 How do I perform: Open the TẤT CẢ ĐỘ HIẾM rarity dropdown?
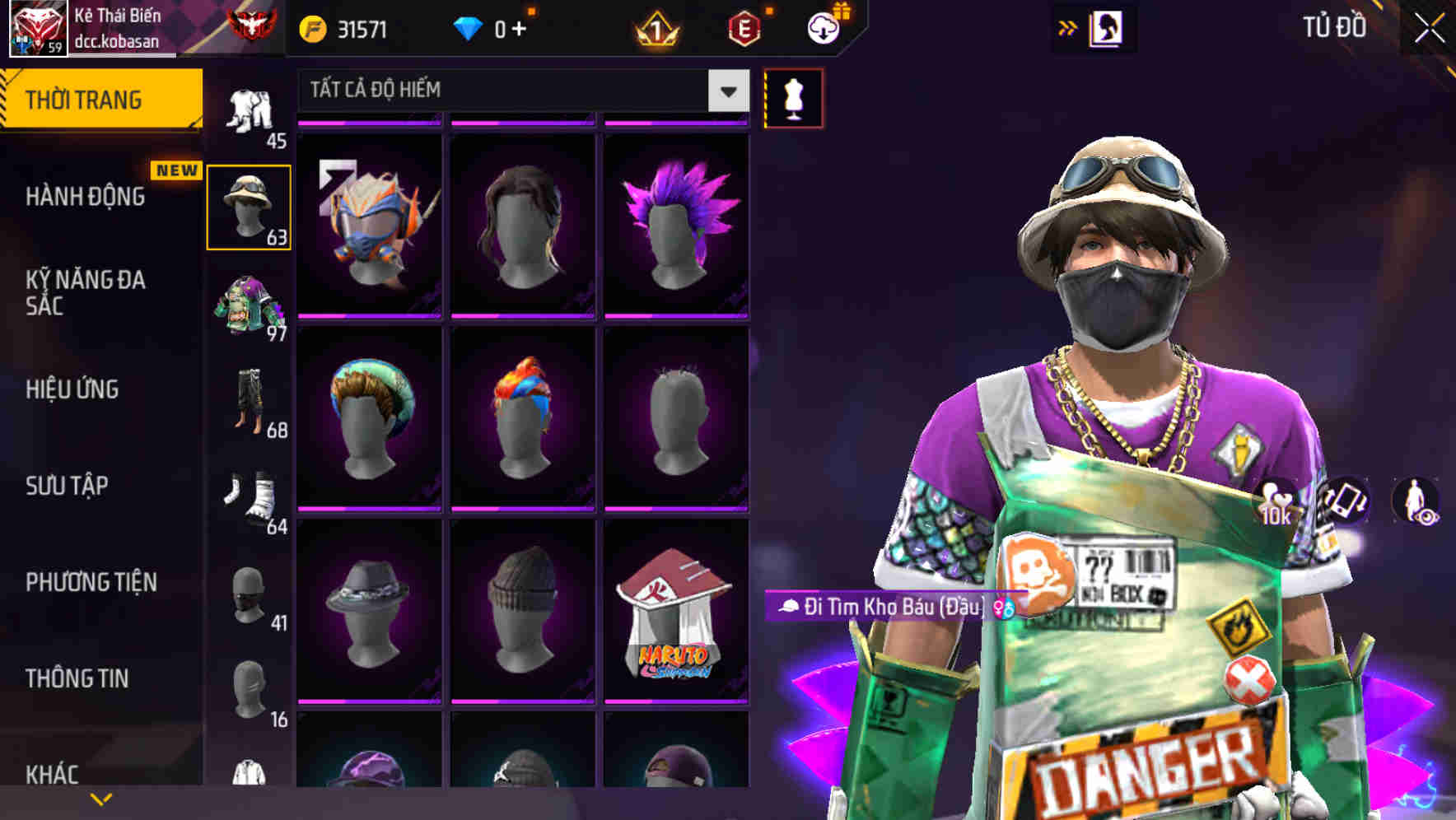(x=519, y=91)
